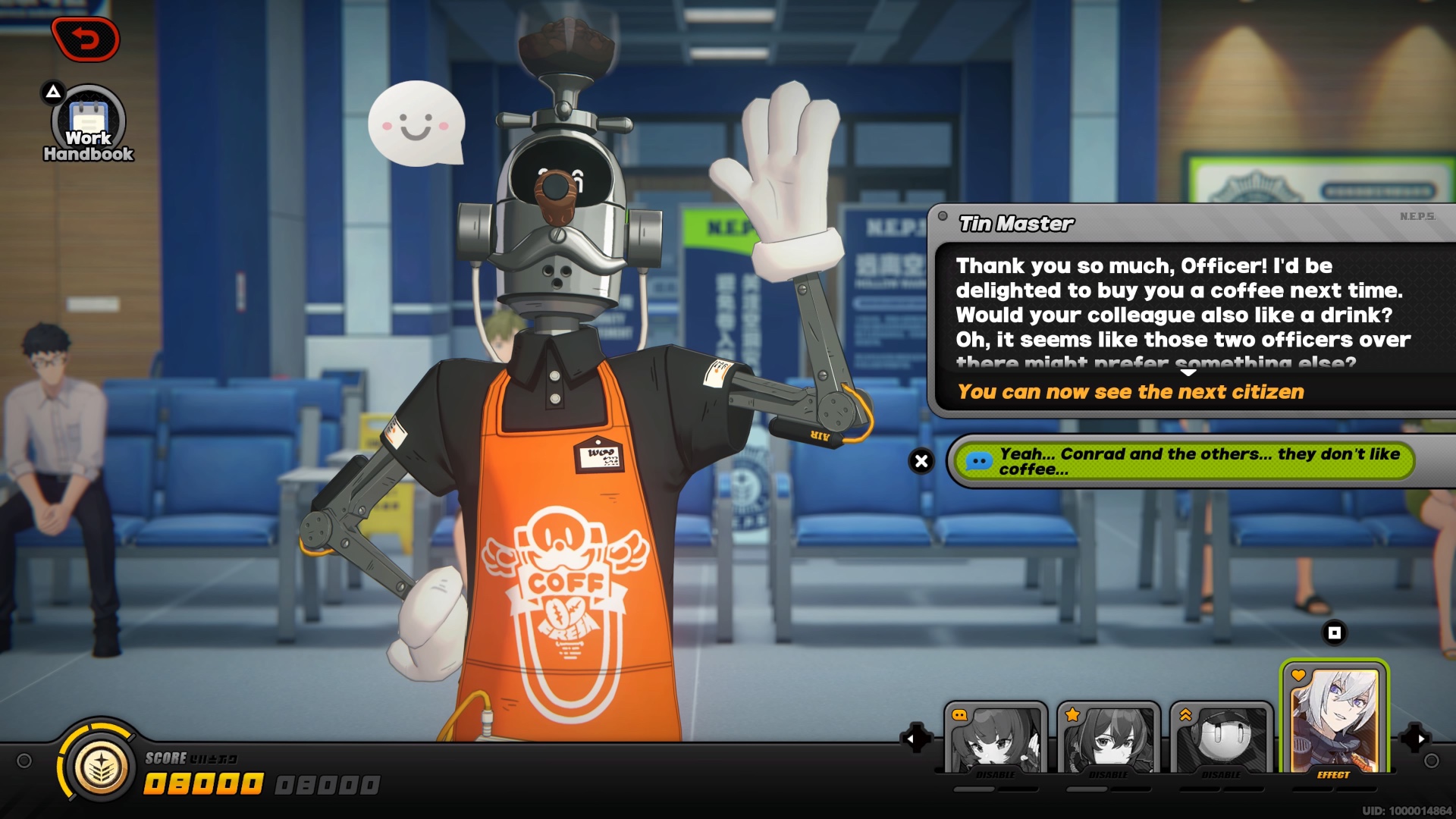Click the progress bar under the EFFECT card

(x=1335, y=789)
